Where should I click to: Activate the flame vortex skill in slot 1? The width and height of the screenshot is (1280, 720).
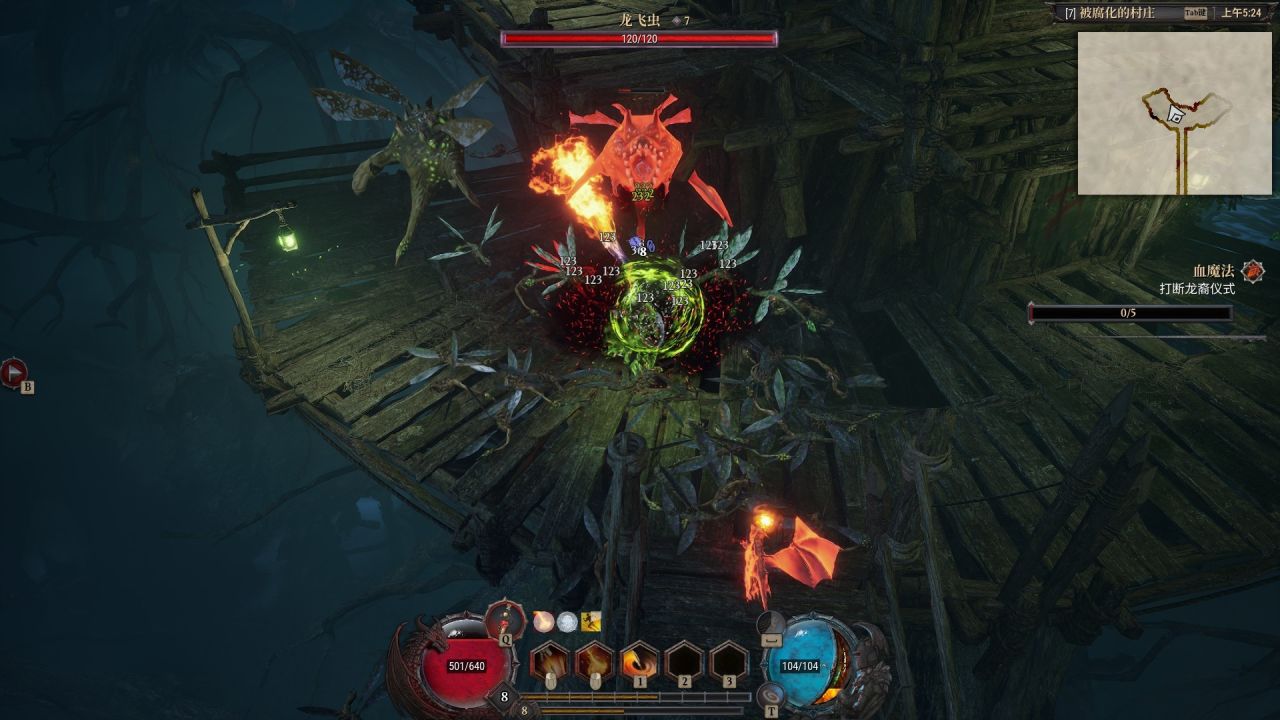pos(640,661)
